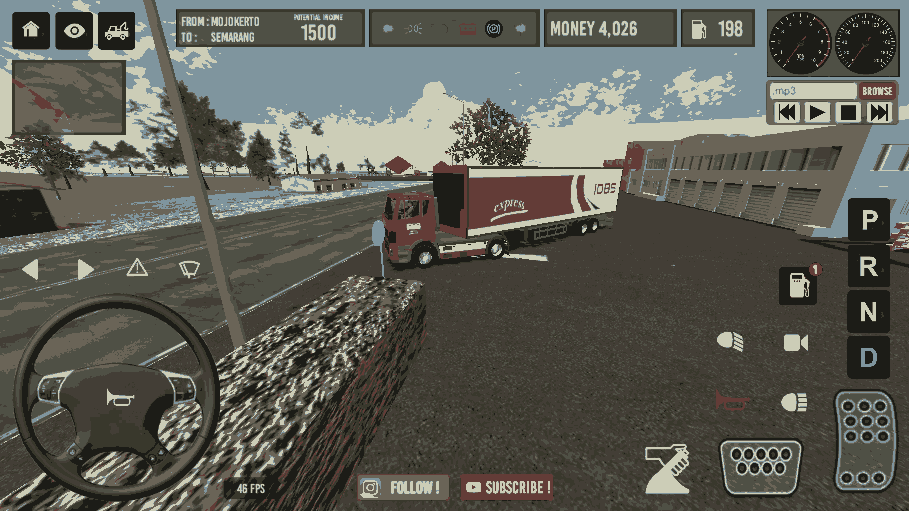Toggle the windshield wiper icon
Image resolution: width=909 pixels, height=511 pixels.
coord(189,268)
